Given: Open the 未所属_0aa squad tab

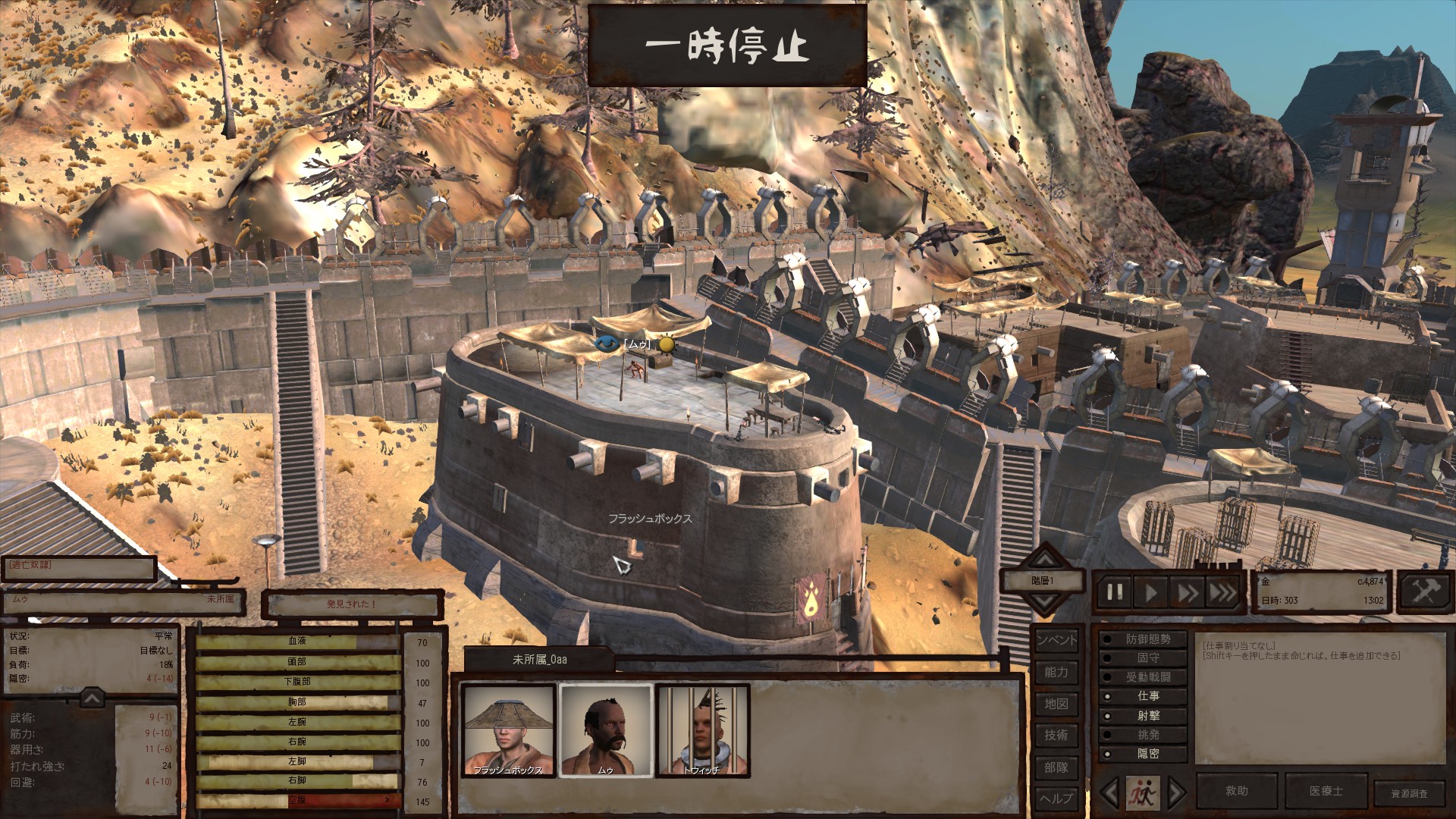Looking at the screenshot, I should pos(539,660).
